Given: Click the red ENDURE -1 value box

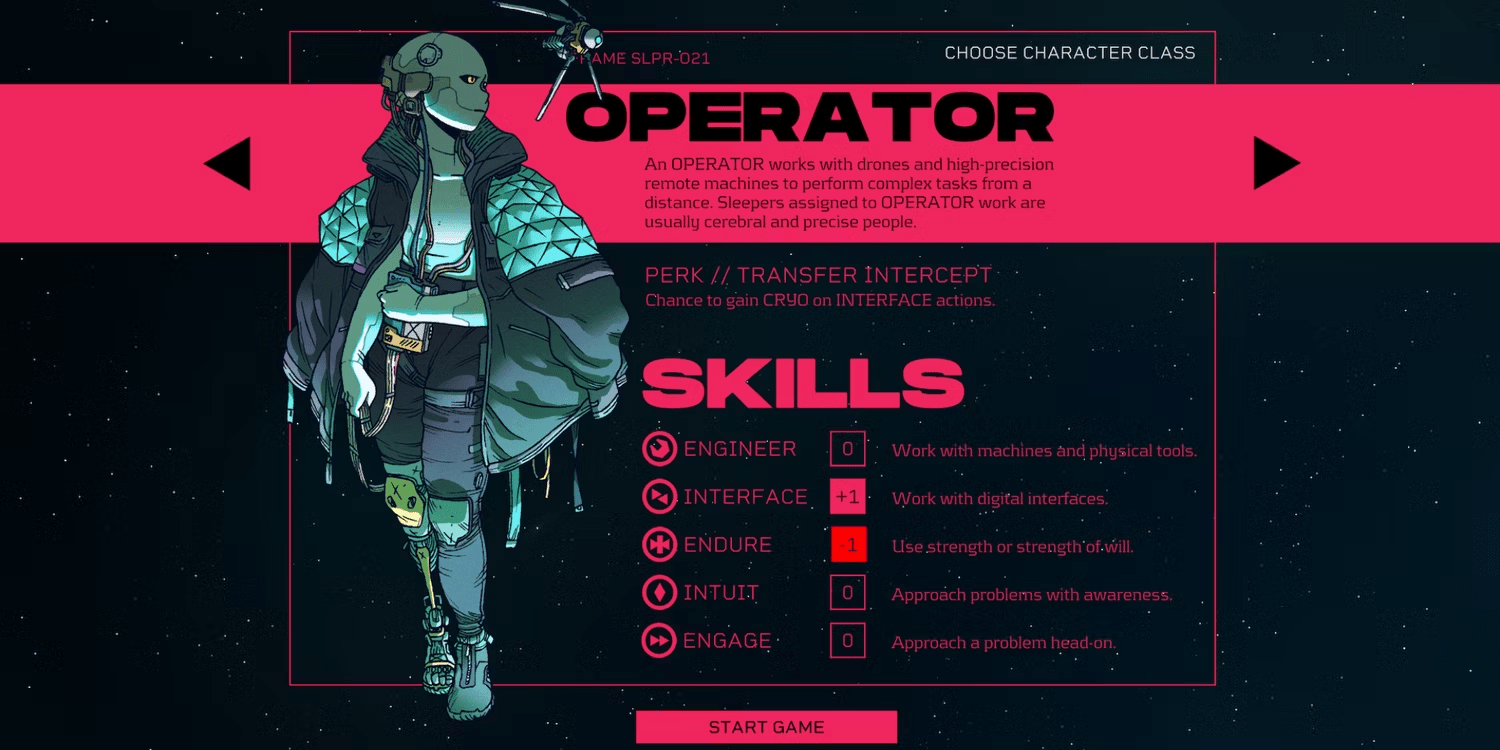Looking at the screenshot, I should pos(848,545).
